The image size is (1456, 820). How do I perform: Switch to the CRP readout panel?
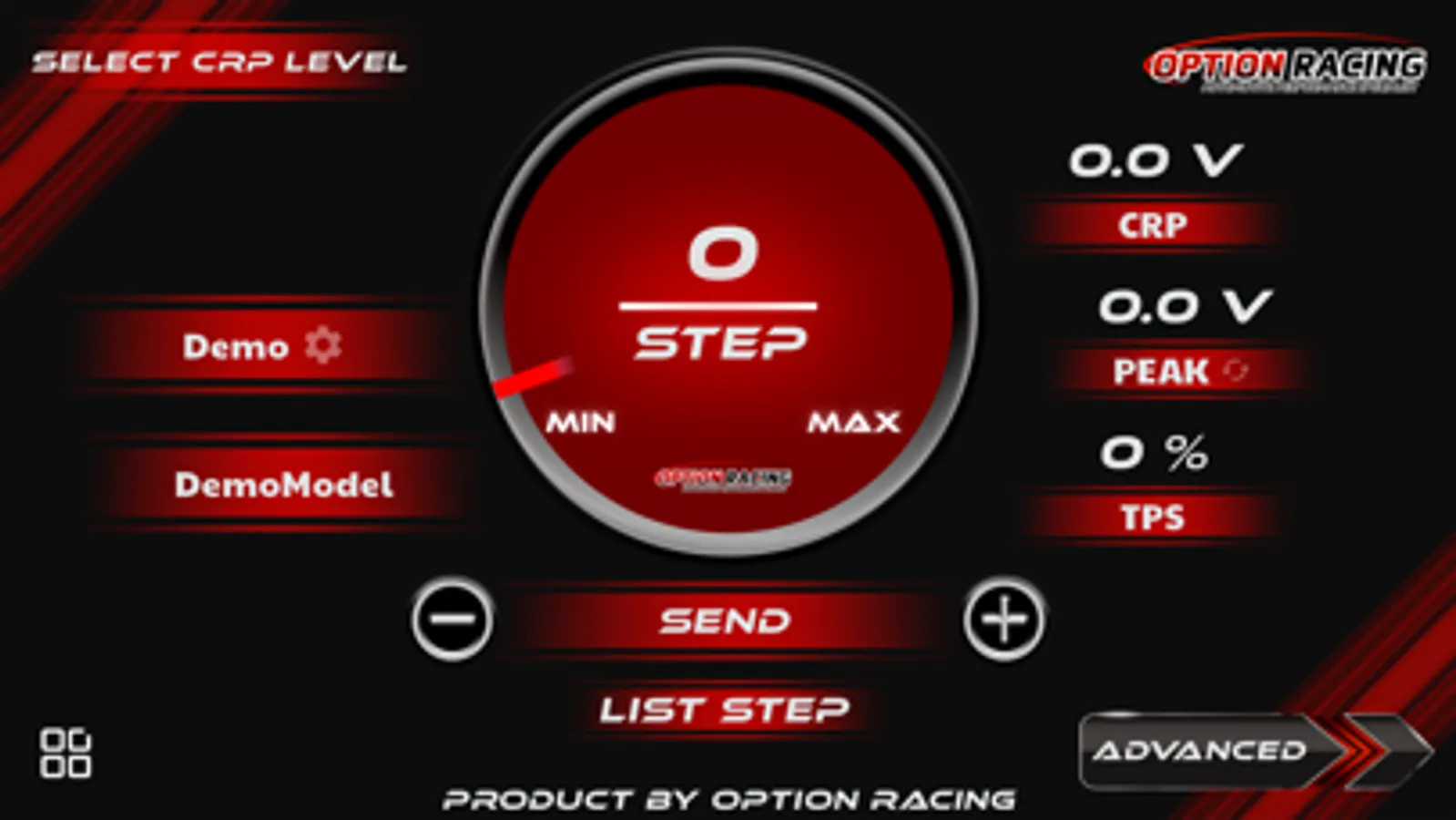(1153, 223)
